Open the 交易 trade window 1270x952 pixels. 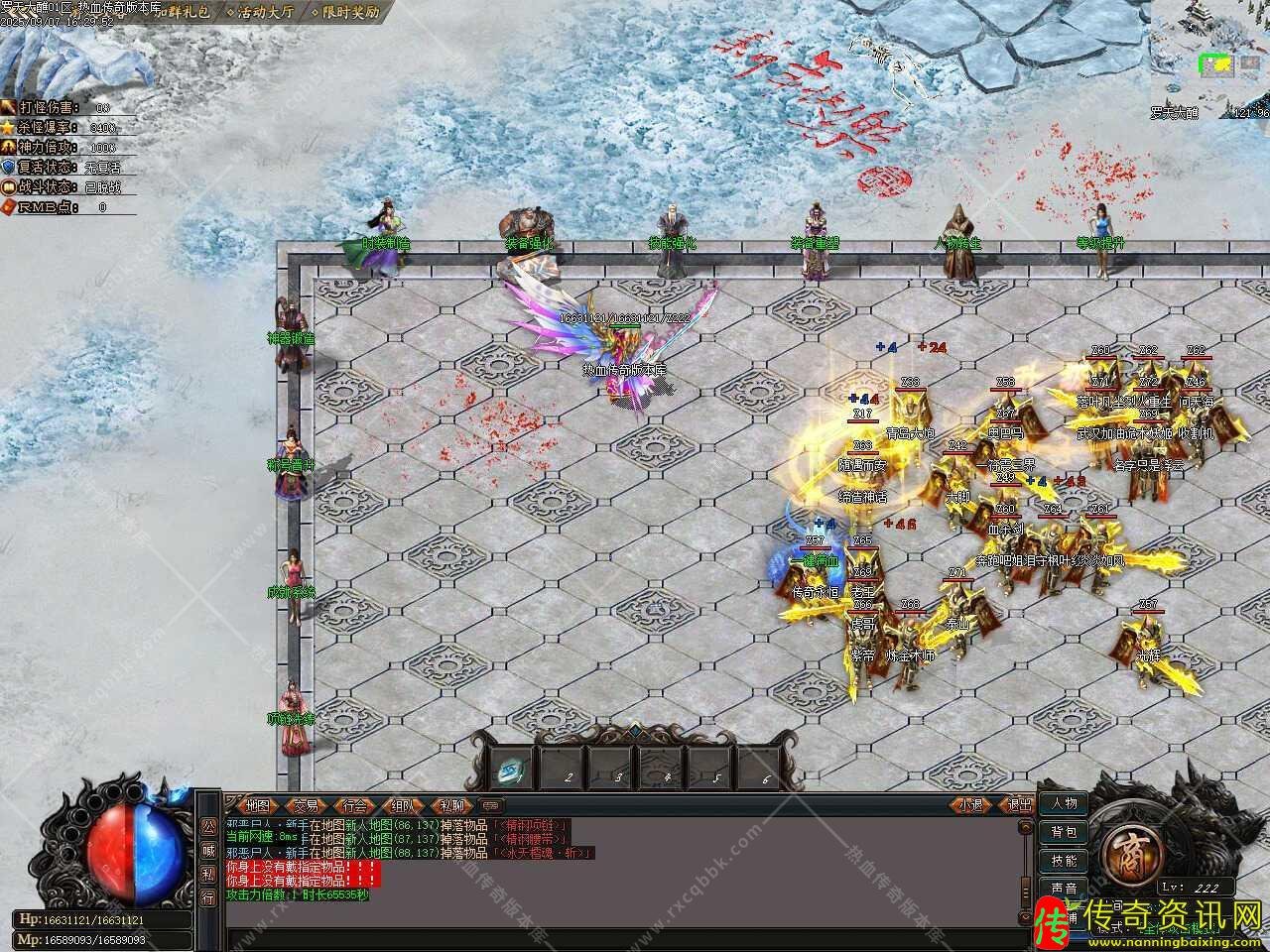point(307,805)
